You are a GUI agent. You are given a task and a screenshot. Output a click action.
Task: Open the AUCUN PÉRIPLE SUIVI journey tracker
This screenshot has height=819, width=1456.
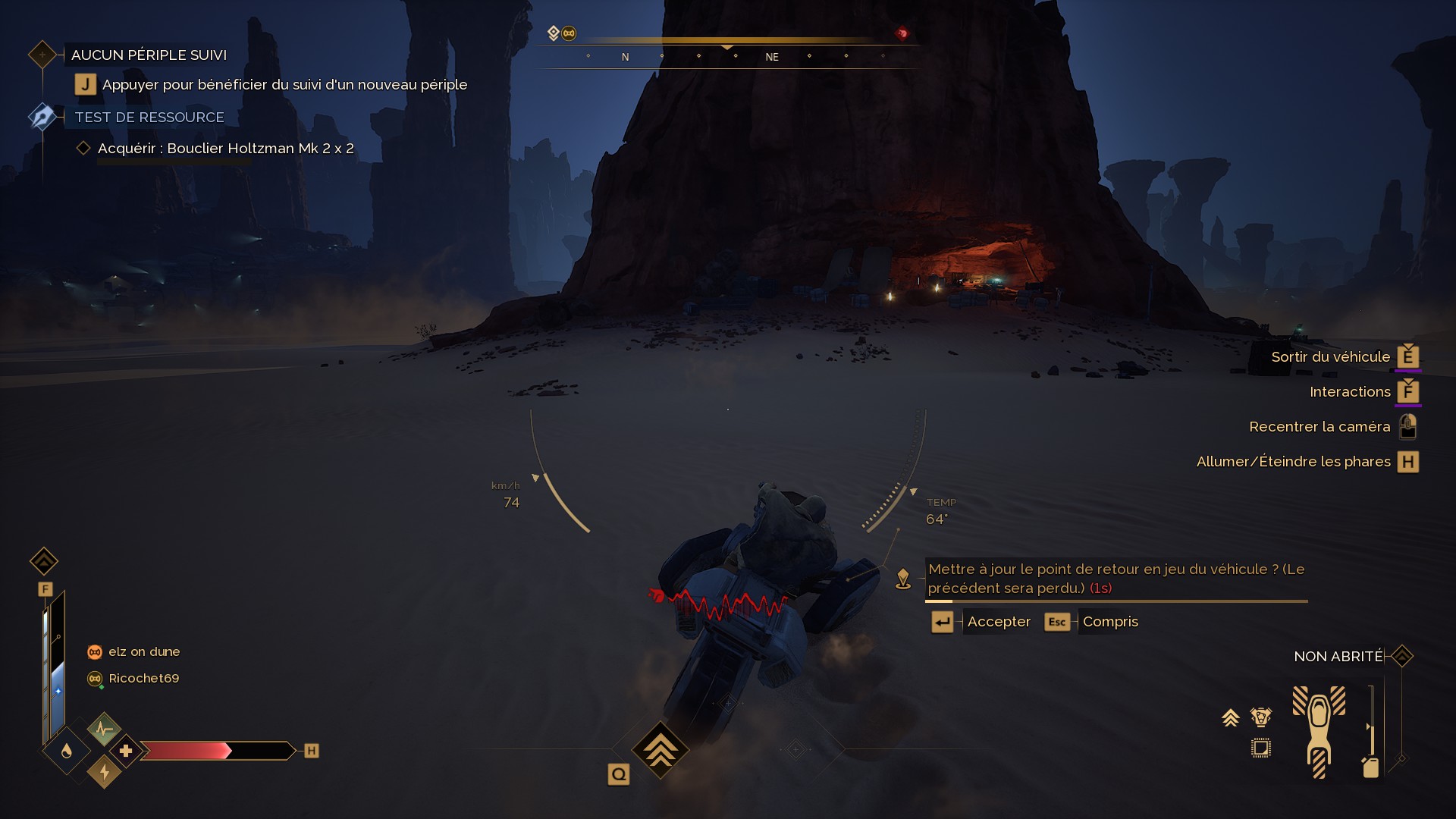tap(149, 55)
